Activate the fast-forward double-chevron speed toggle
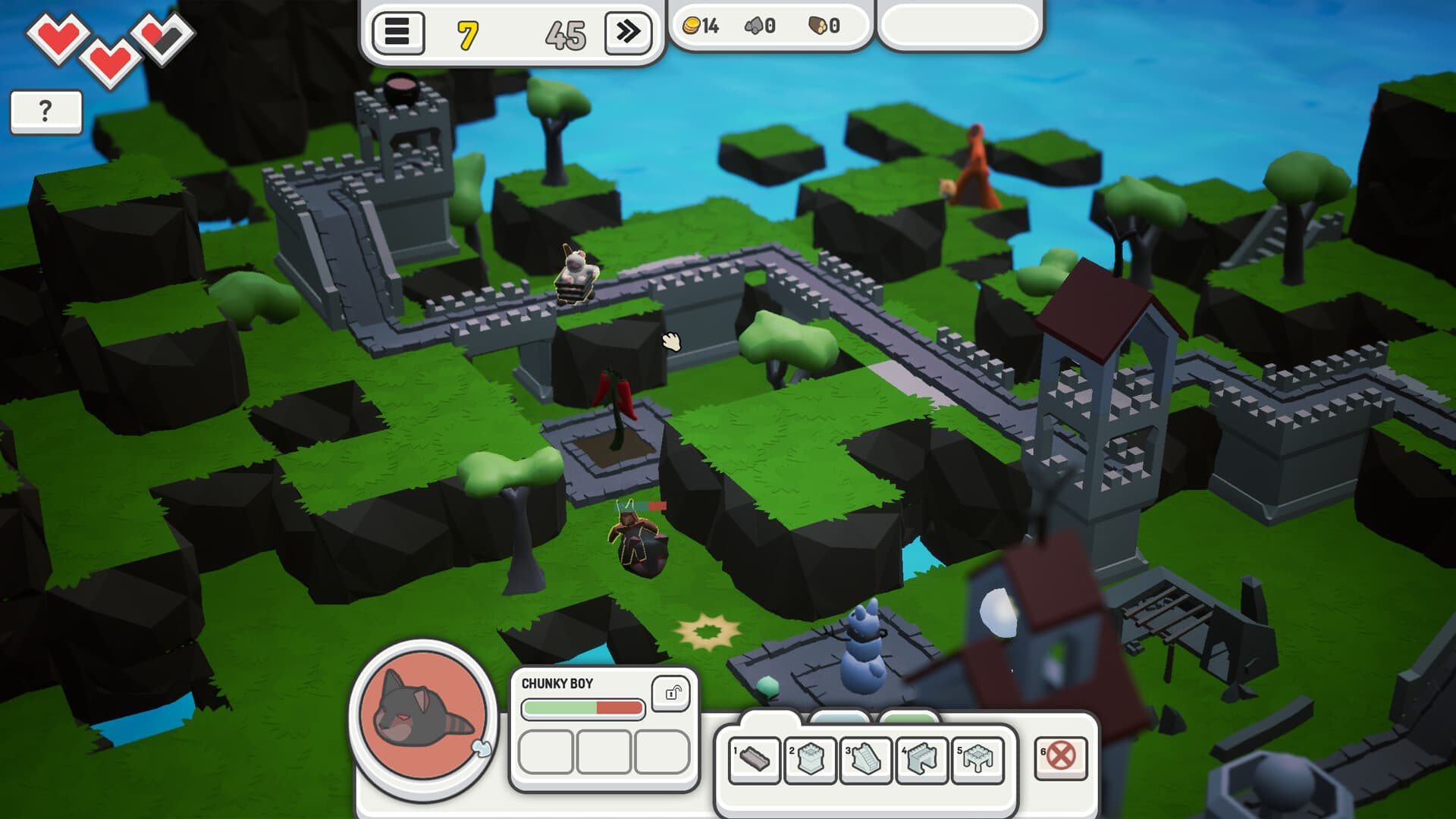Image resolution: width=1456 pixels, height=819 pixels. coord(628,32)
